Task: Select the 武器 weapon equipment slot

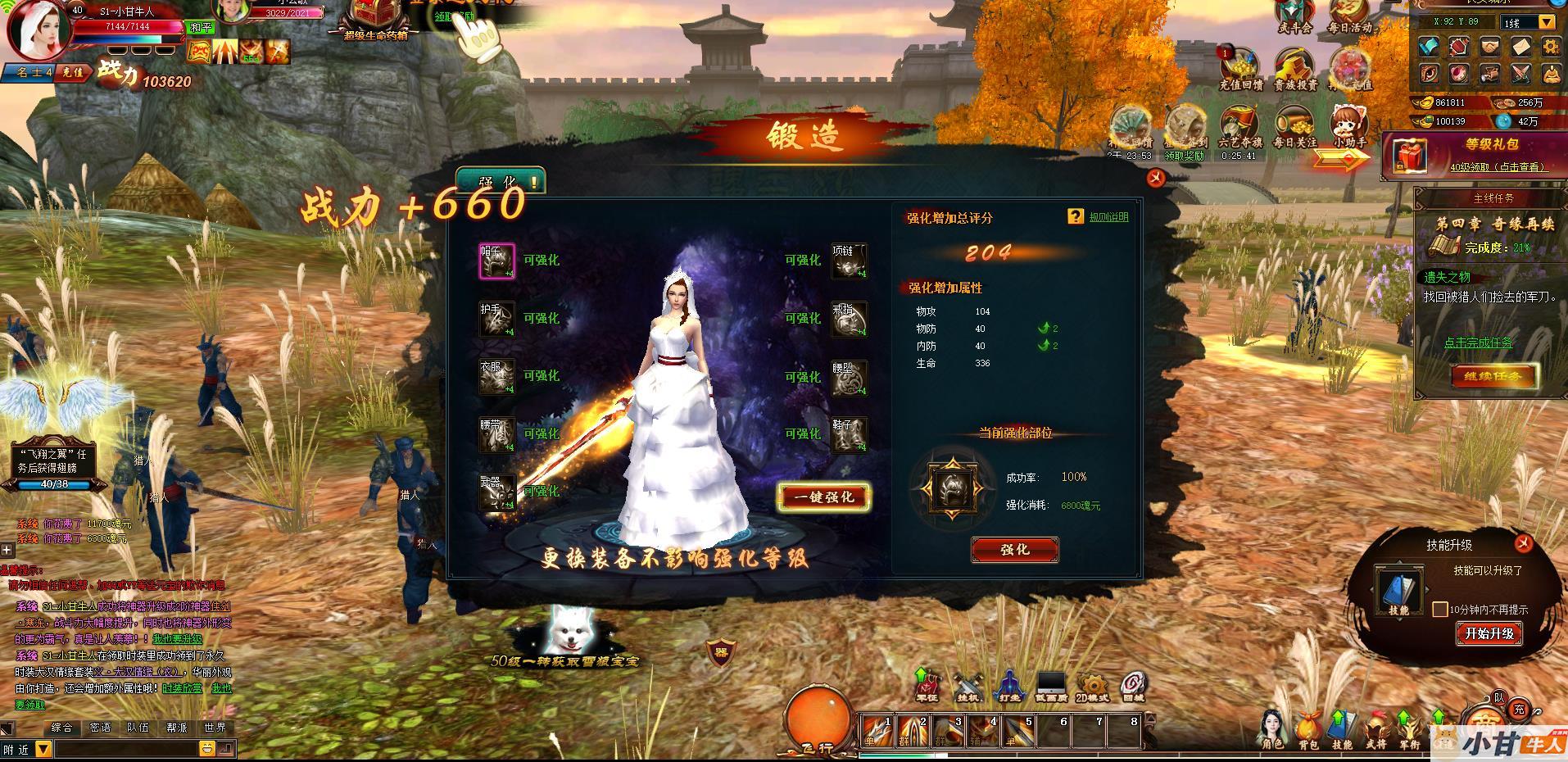Action: [x=497, y=492]
